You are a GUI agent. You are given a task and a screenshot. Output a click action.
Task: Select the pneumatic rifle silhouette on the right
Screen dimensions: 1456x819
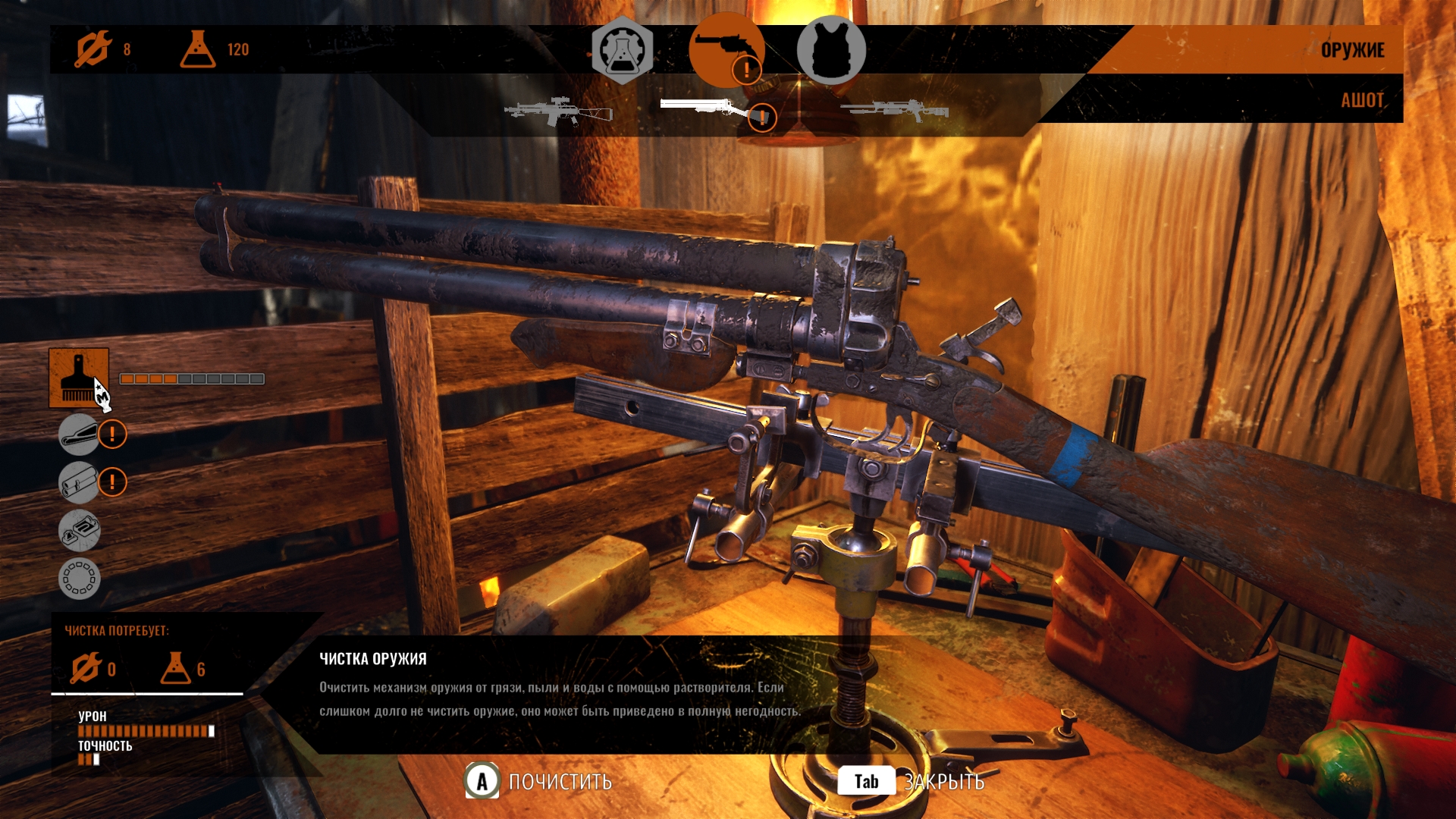point(895,111)
